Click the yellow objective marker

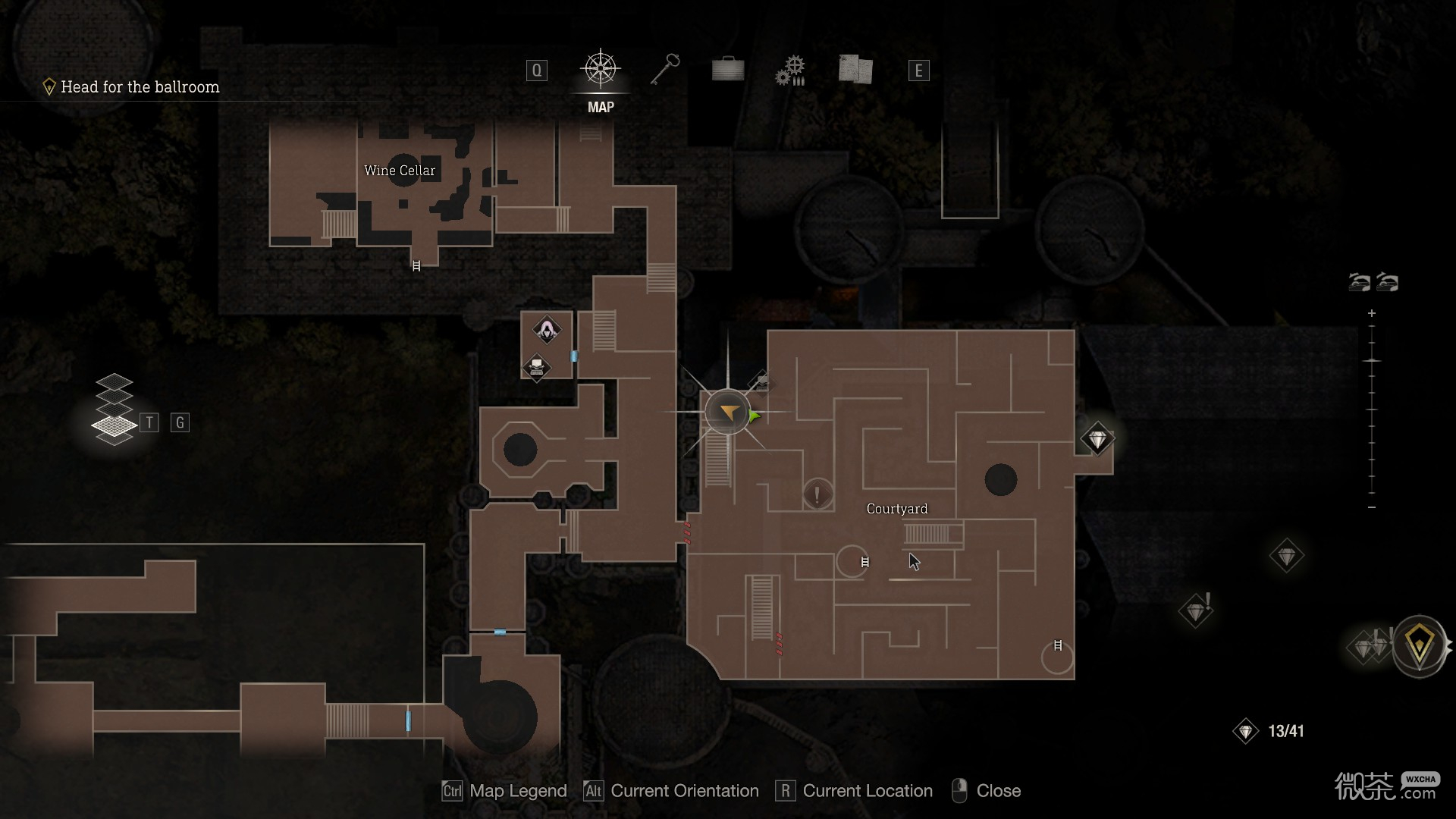pos(1419,646)
